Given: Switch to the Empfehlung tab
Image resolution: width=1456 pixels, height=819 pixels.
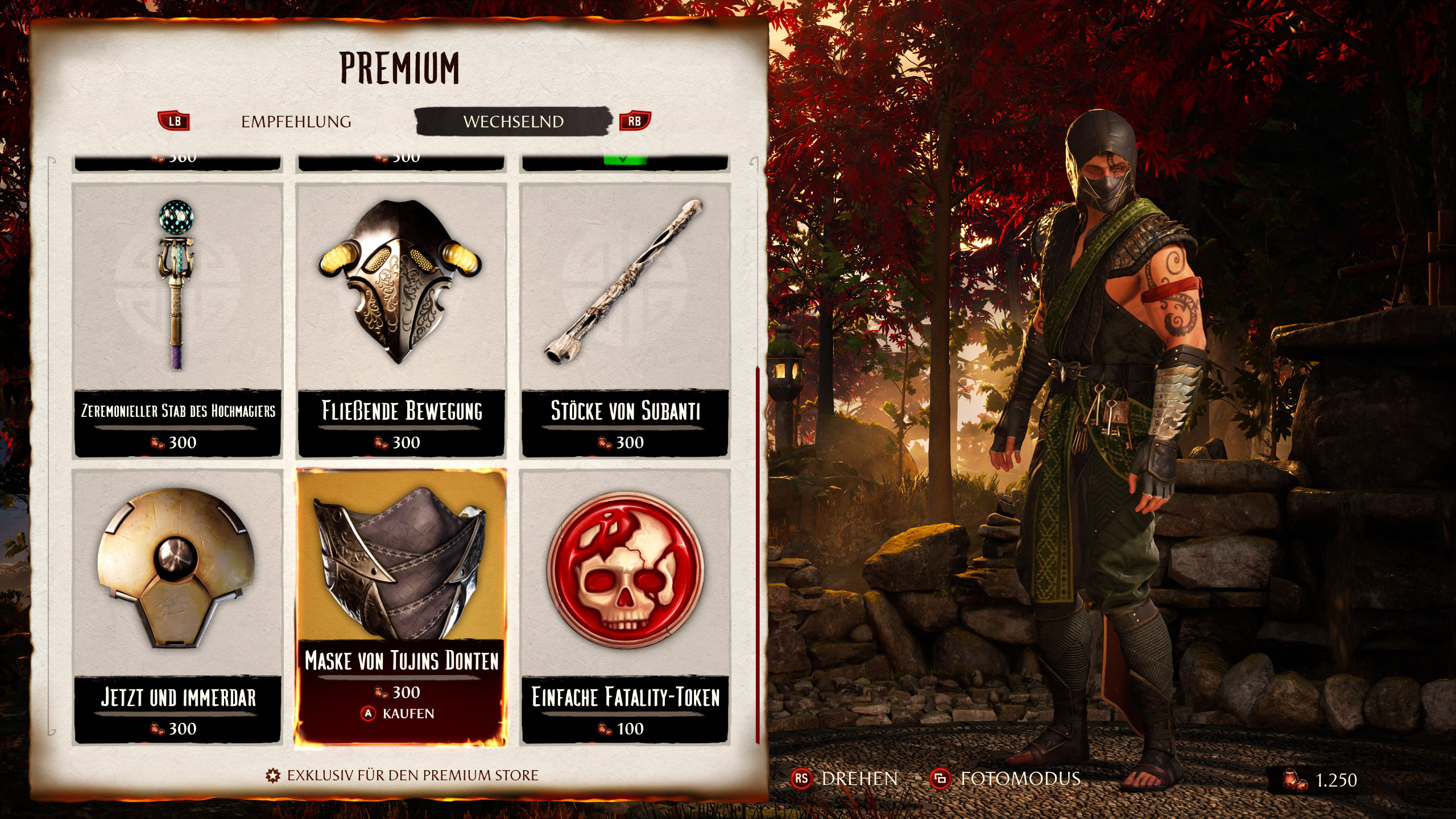Looking at the screenshot, I should (296, 122).
